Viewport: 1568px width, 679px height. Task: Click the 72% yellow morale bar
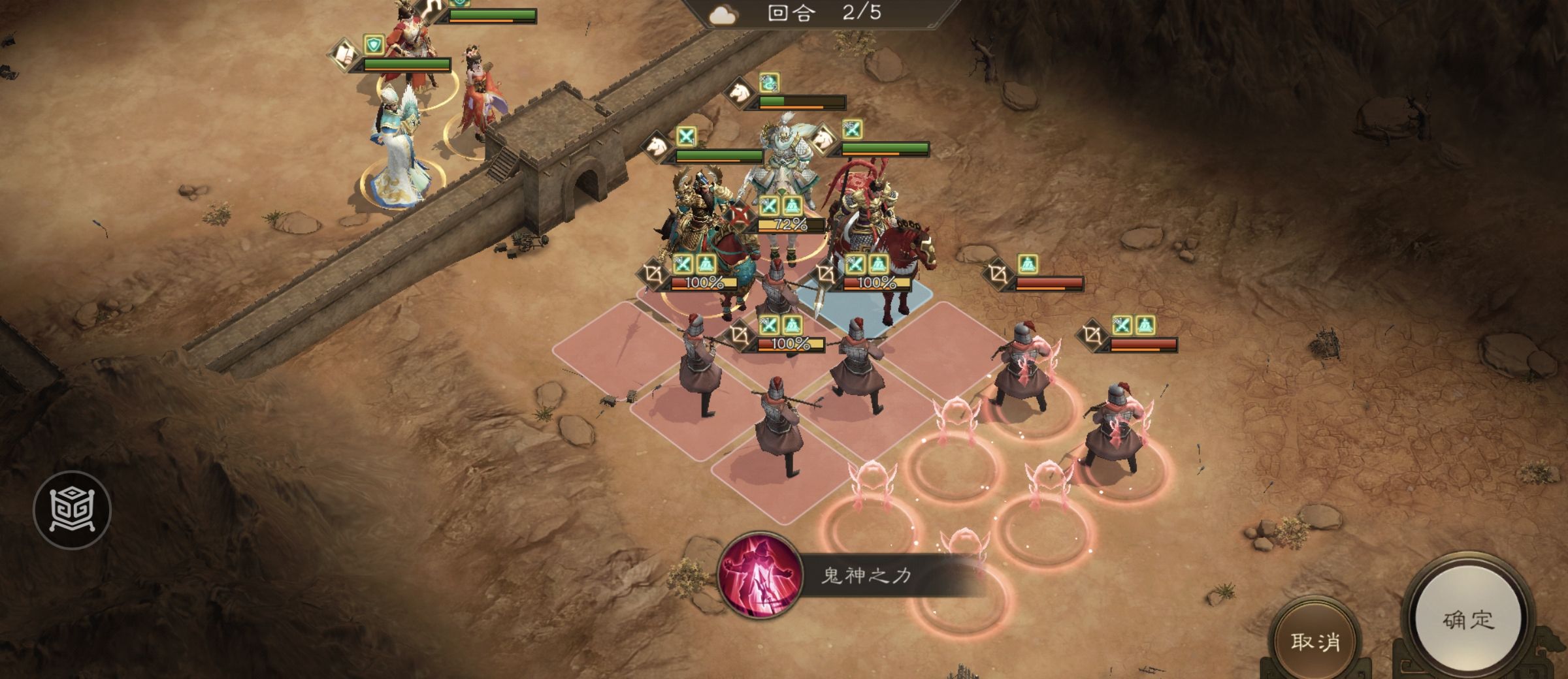(790, 225)
